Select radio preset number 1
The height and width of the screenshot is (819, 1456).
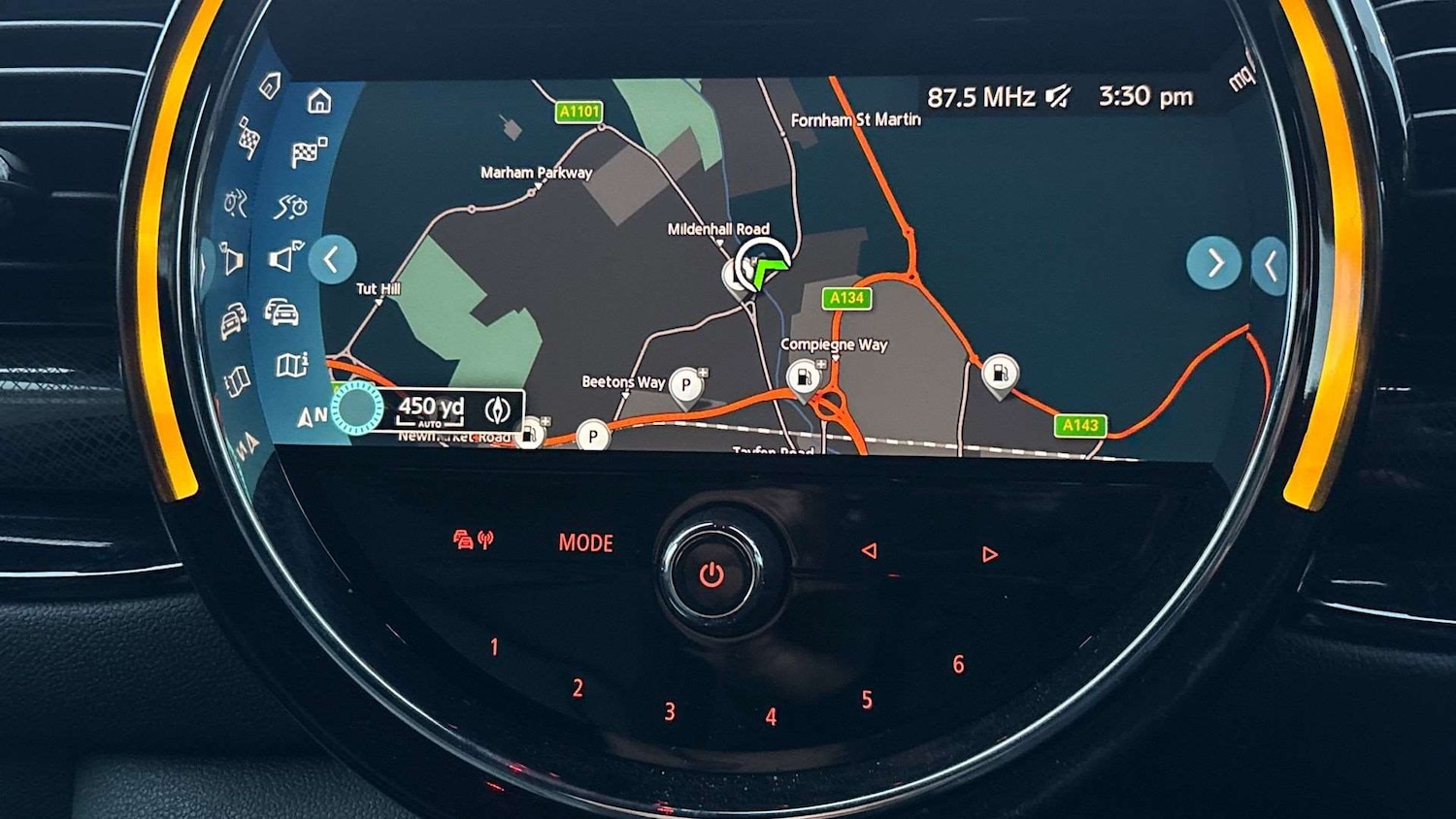click(494, 647)
